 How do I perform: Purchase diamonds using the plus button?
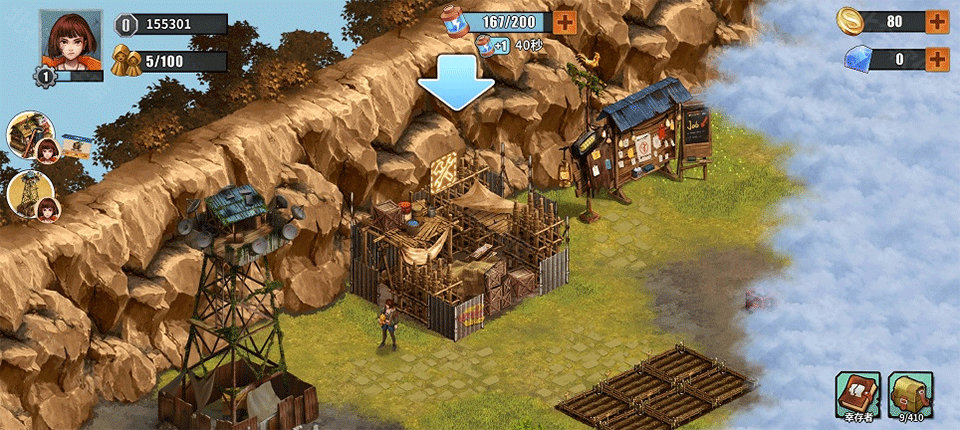click(937, 59)
